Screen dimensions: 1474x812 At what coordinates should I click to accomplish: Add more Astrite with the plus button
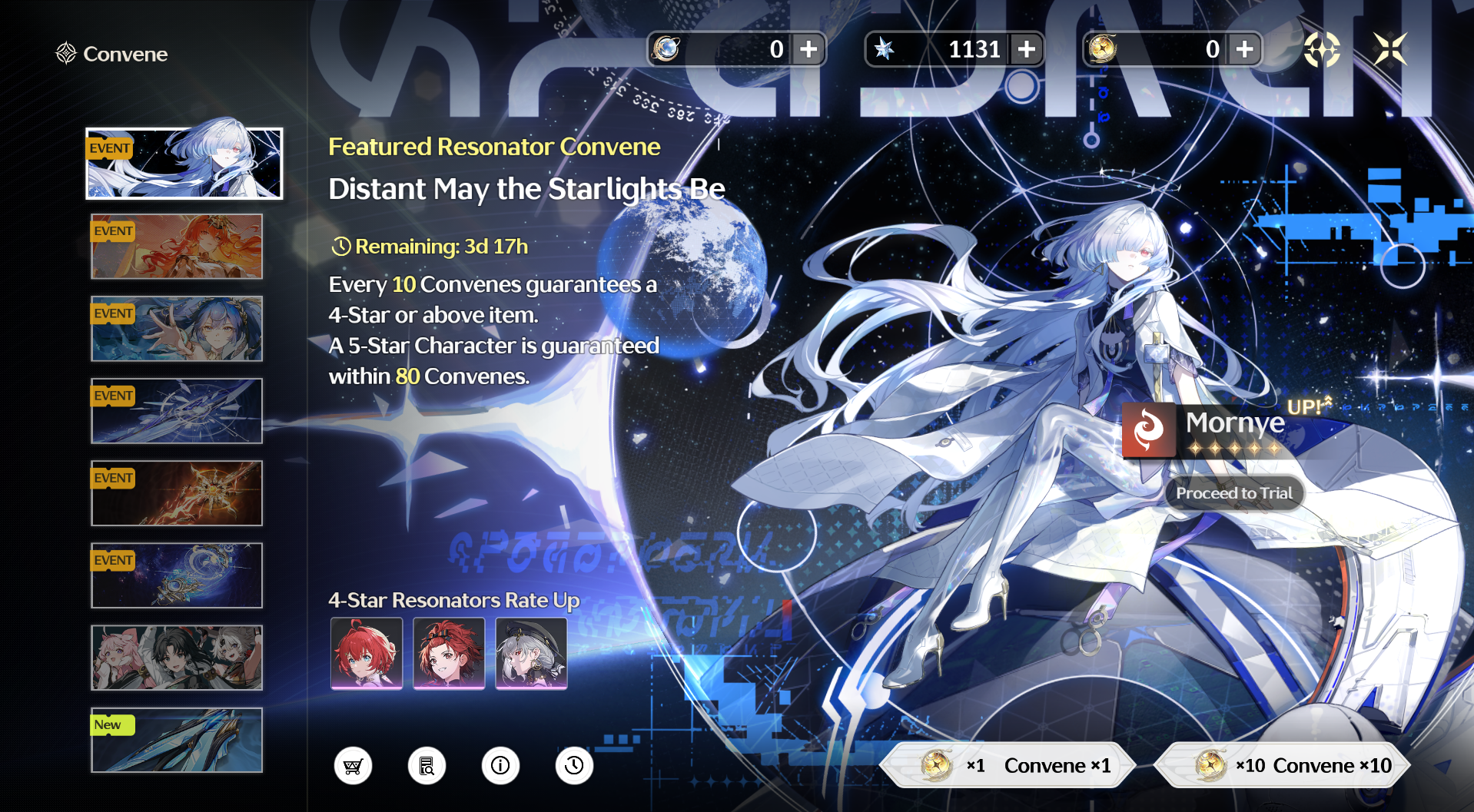1027,49
